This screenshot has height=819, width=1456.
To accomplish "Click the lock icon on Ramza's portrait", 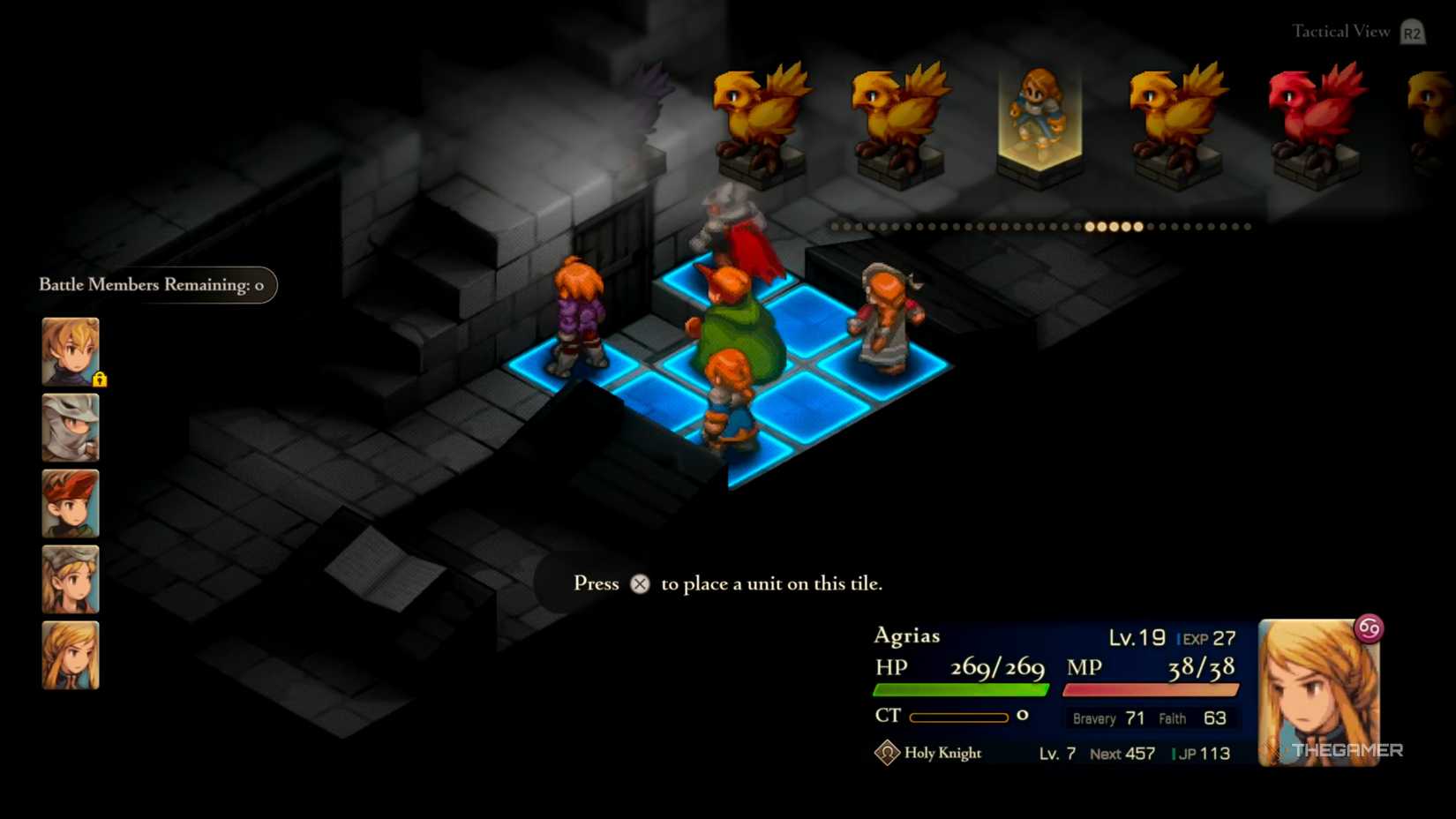I will pyautogui.click(x=101, y=378).
